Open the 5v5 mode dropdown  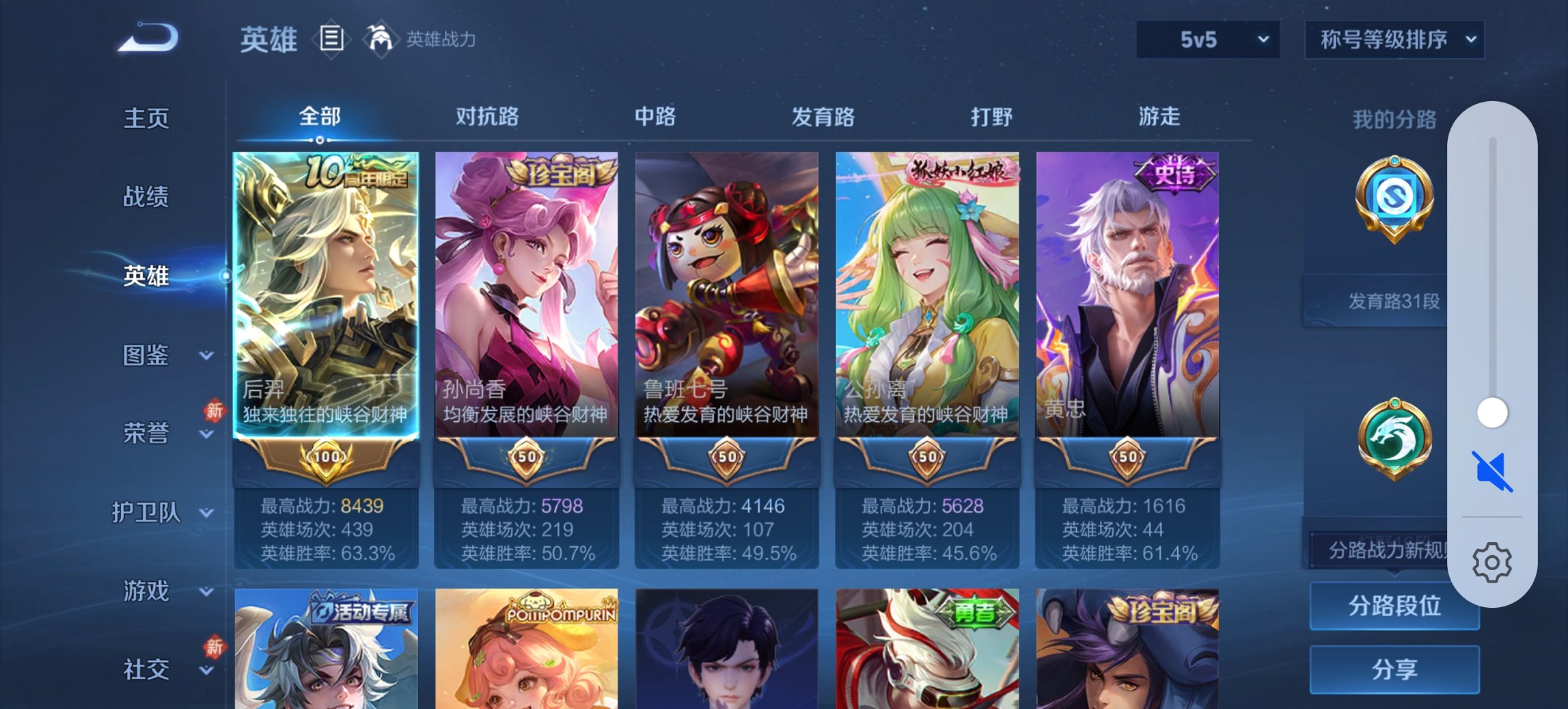[1207, 40]
